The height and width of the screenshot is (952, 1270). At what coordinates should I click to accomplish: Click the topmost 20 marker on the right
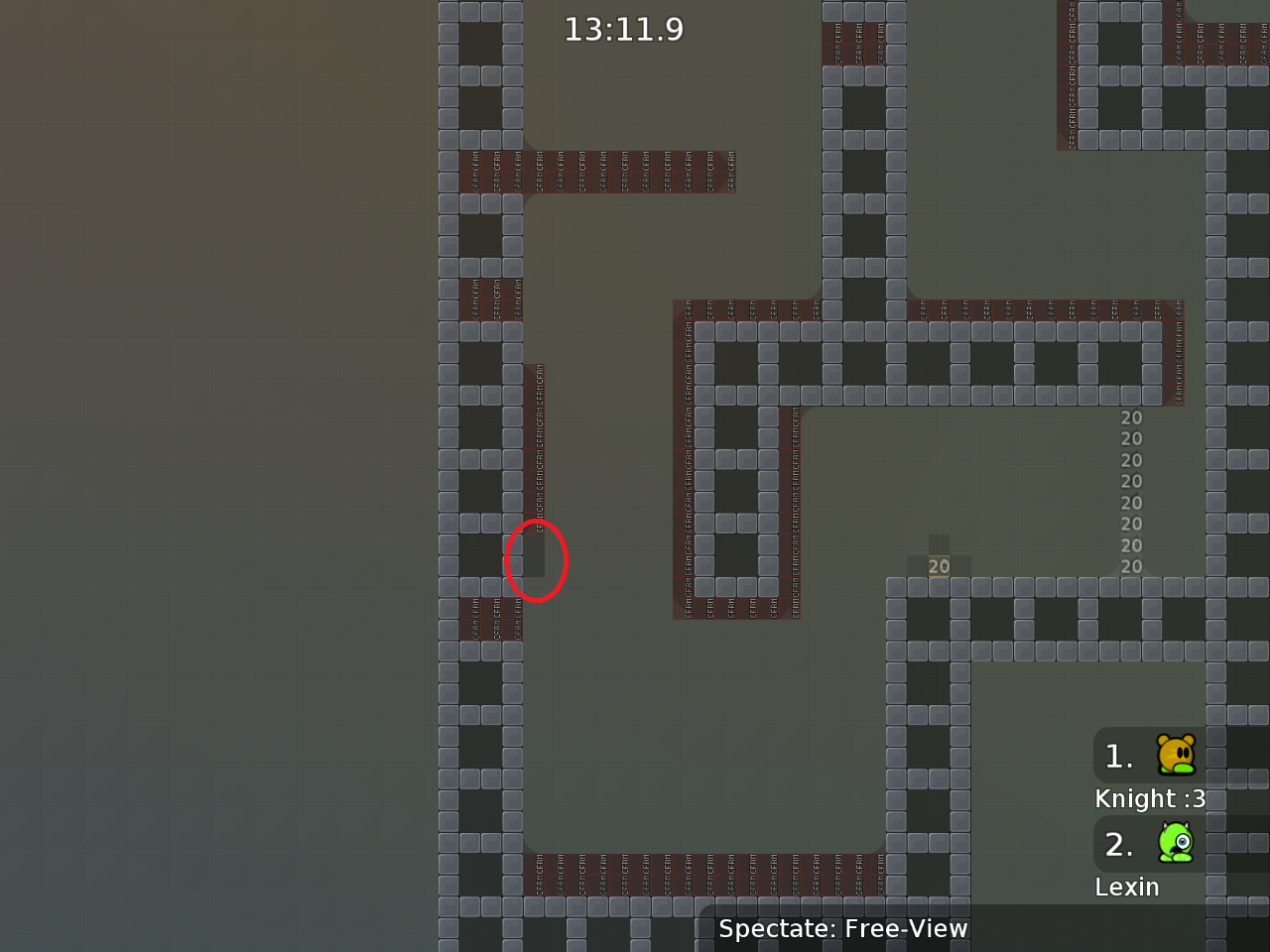pyautogui.click(x=1130, y=417)
